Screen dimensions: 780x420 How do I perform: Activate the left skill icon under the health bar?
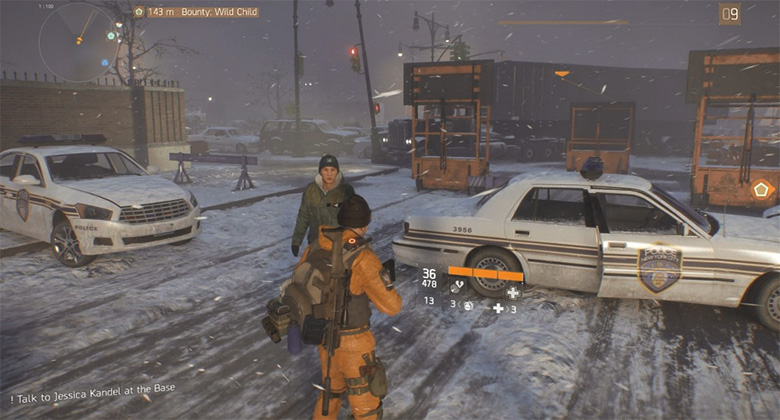(457, 289)
